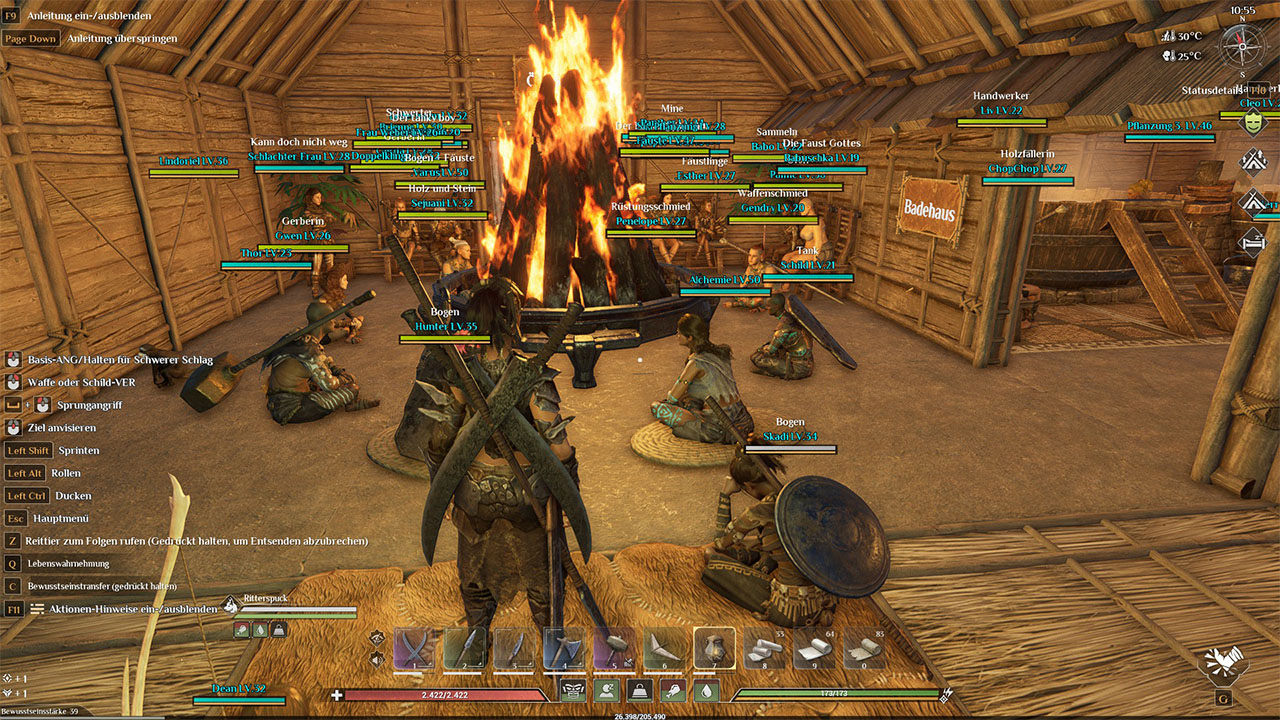
Task: Toggle the speaker sound icon beside the hotbar
Action: click(x=377, y=659)
